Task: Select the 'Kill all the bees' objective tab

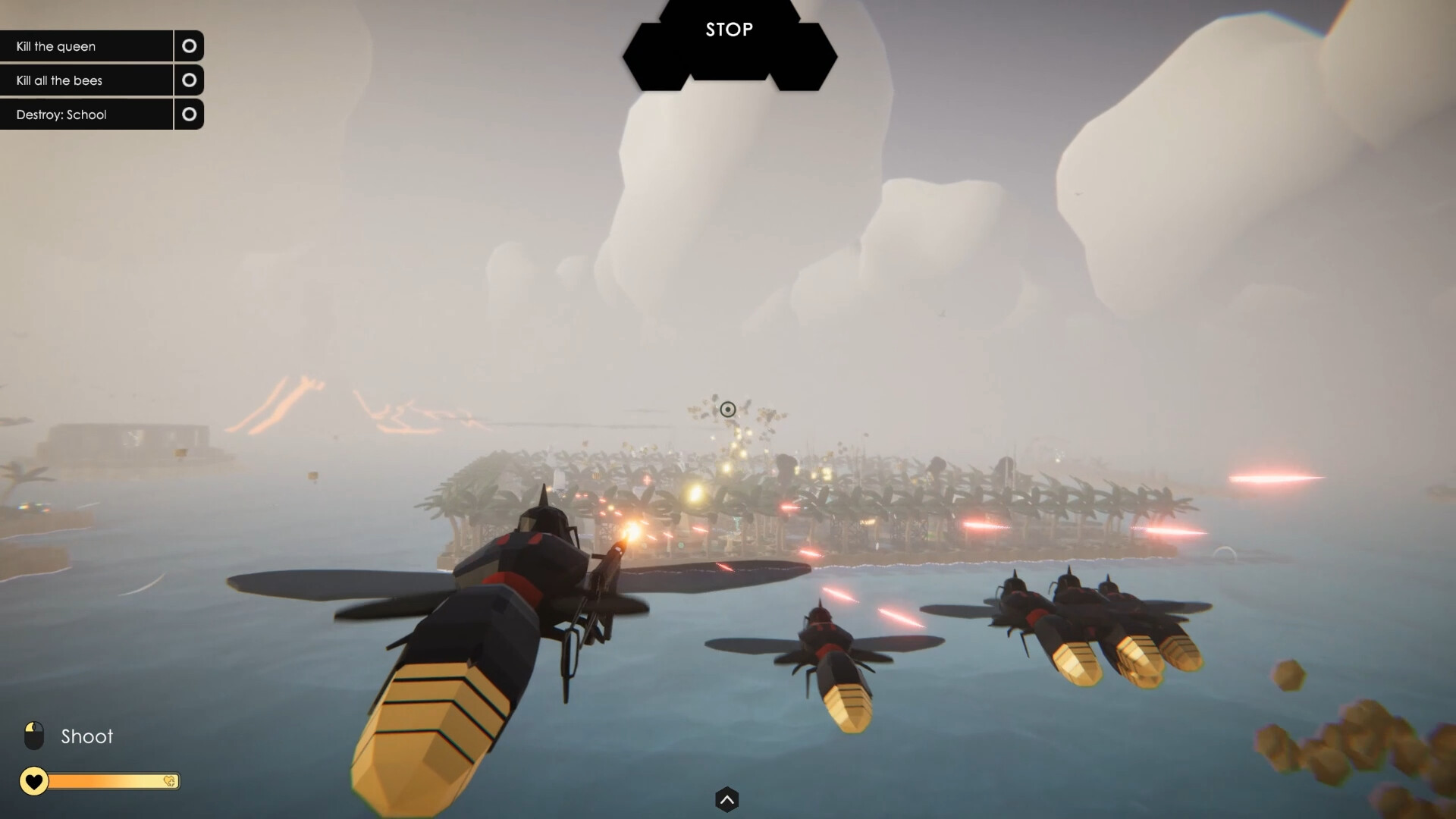Action: (61, 80)
